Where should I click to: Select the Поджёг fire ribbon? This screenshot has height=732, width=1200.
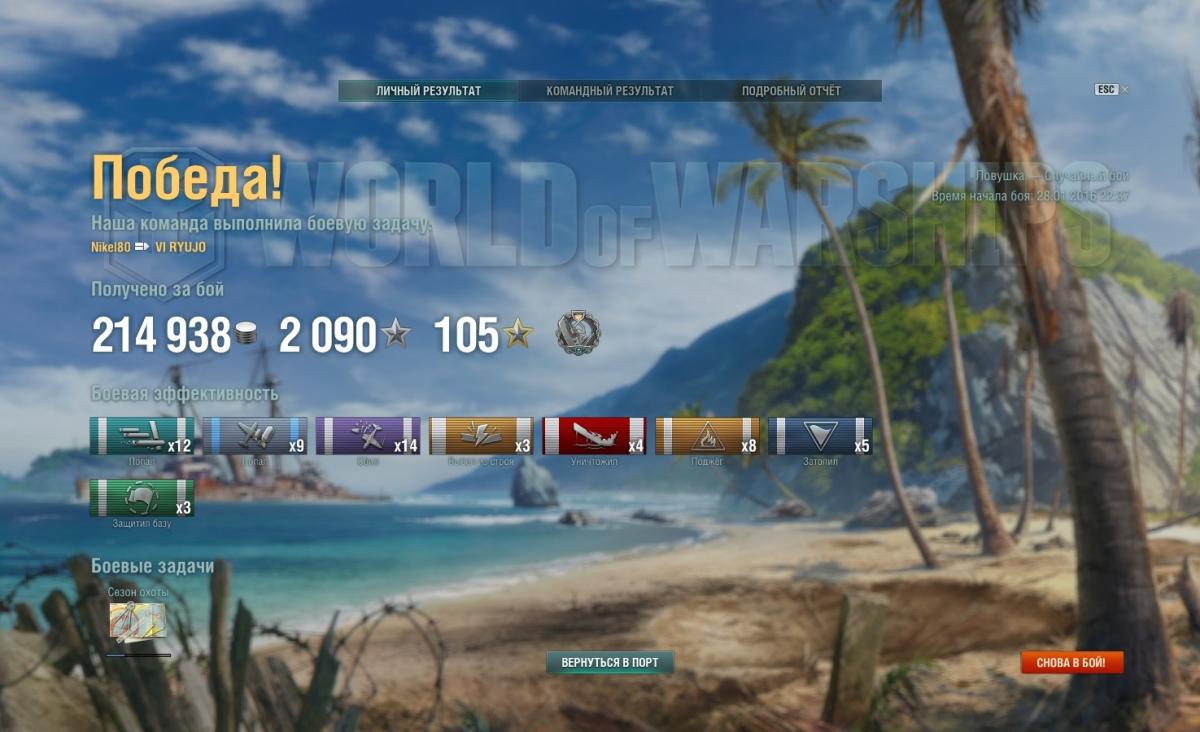click(707, 437)
